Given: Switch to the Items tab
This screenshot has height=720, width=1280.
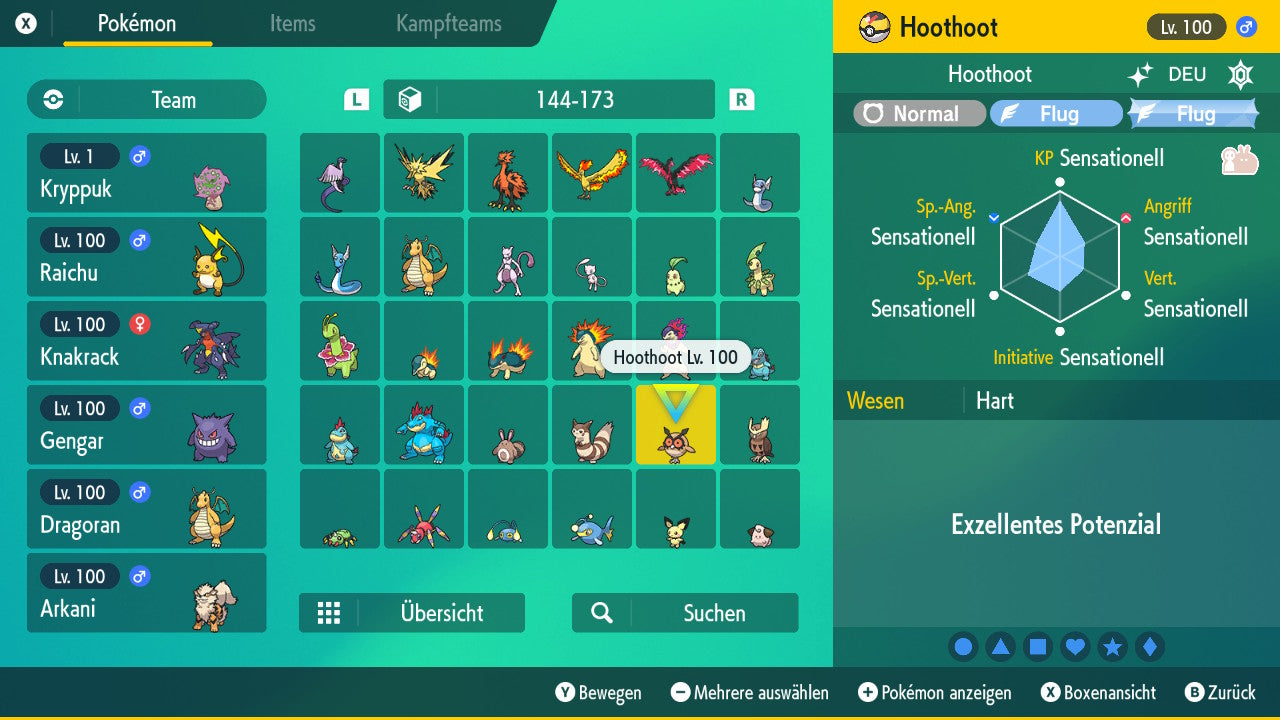Looking at the screenshot, I should pyautogui.click(x=292, y=24).
